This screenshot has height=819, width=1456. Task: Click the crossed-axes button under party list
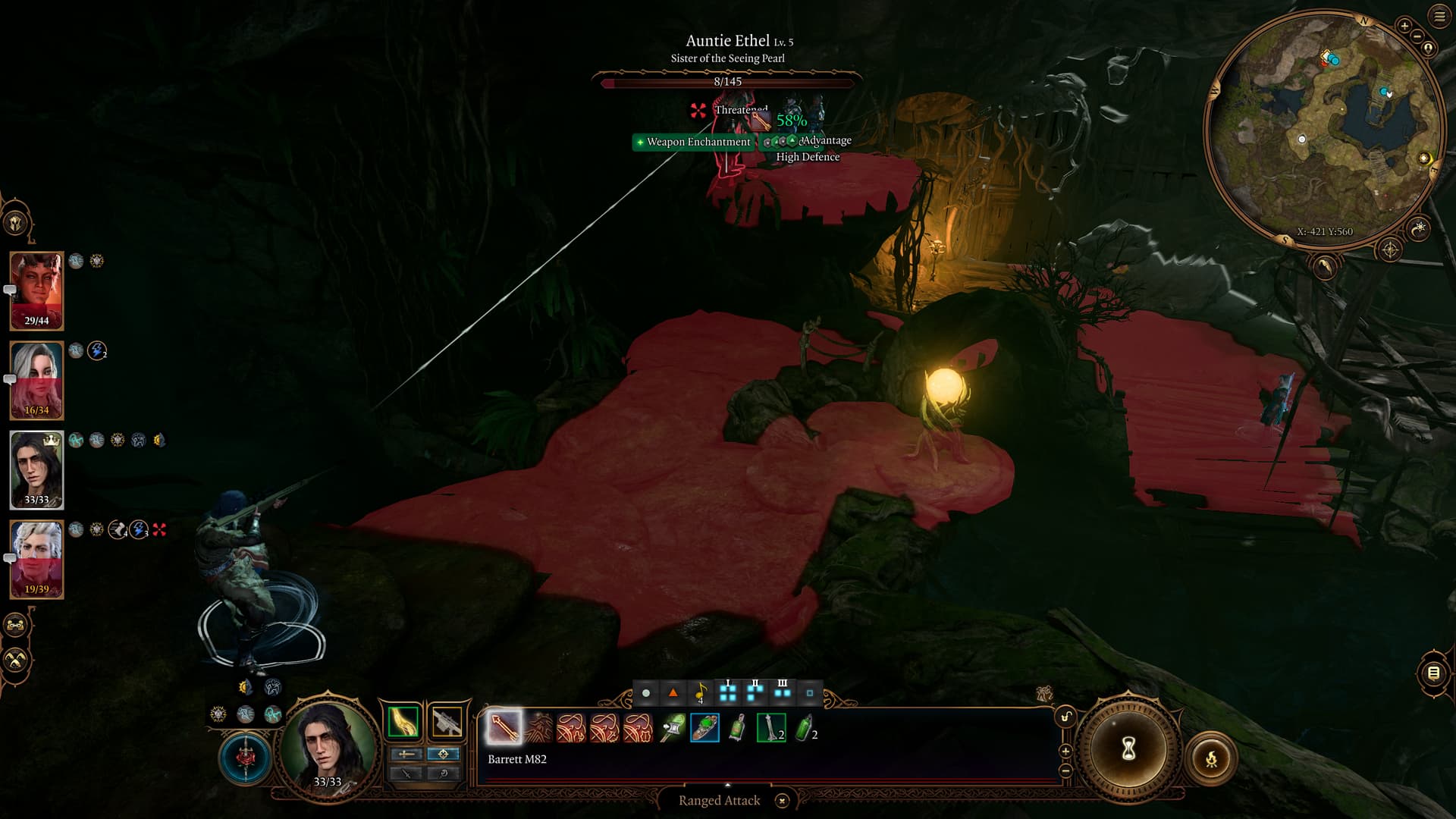[16, 660]
